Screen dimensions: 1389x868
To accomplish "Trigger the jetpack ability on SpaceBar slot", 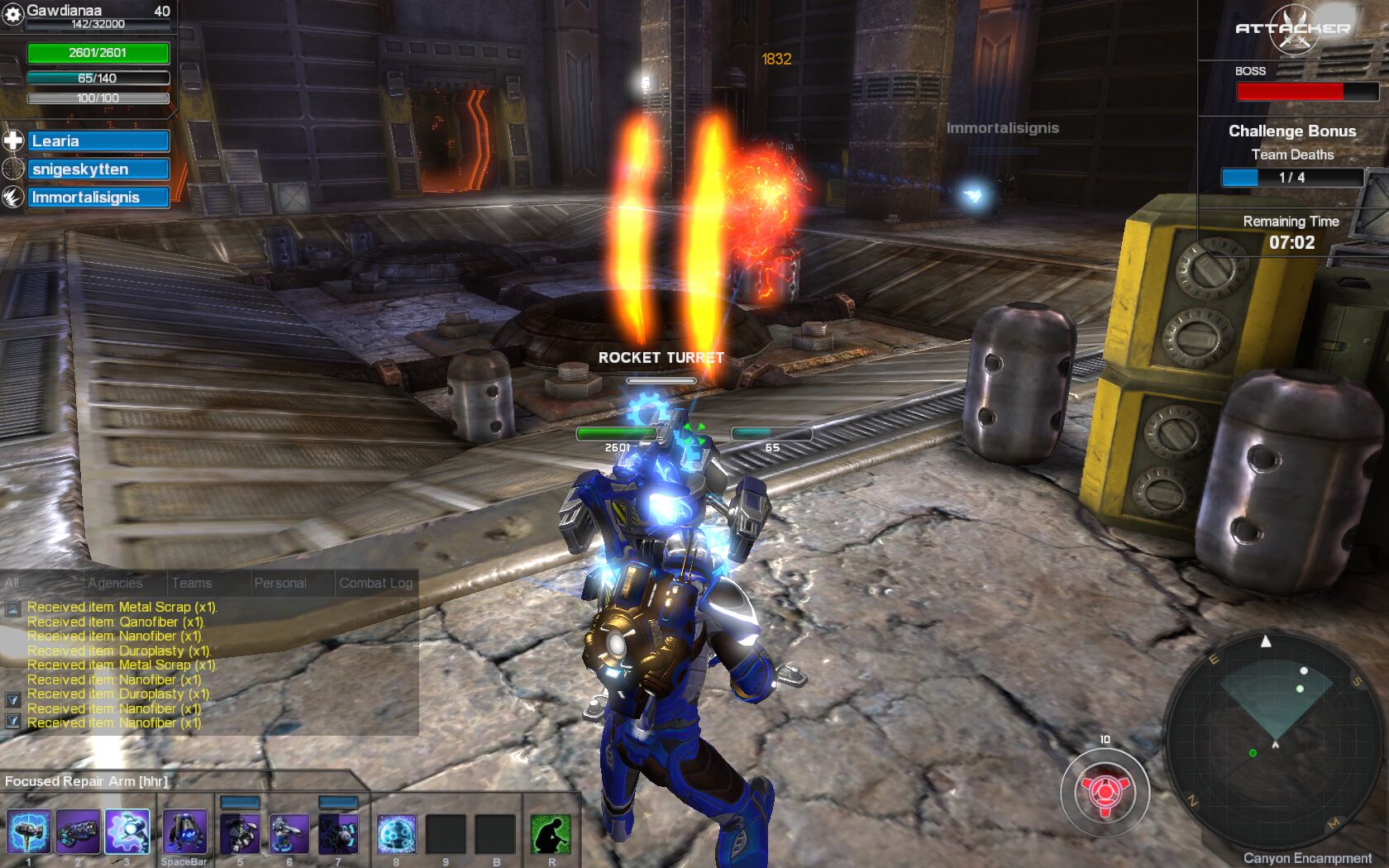I will [x=184, y=832].
